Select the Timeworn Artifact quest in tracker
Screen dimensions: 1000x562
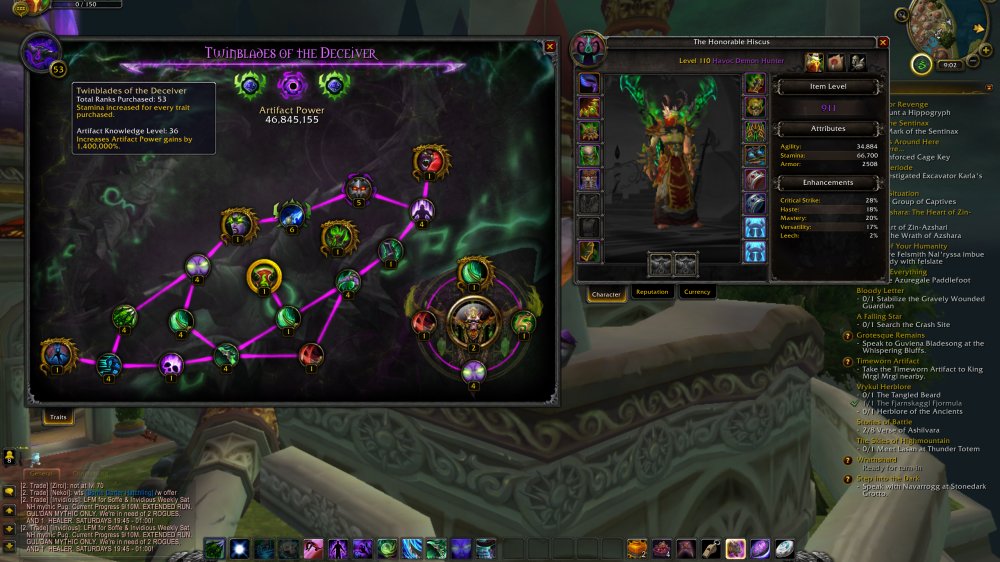[888, 361]
